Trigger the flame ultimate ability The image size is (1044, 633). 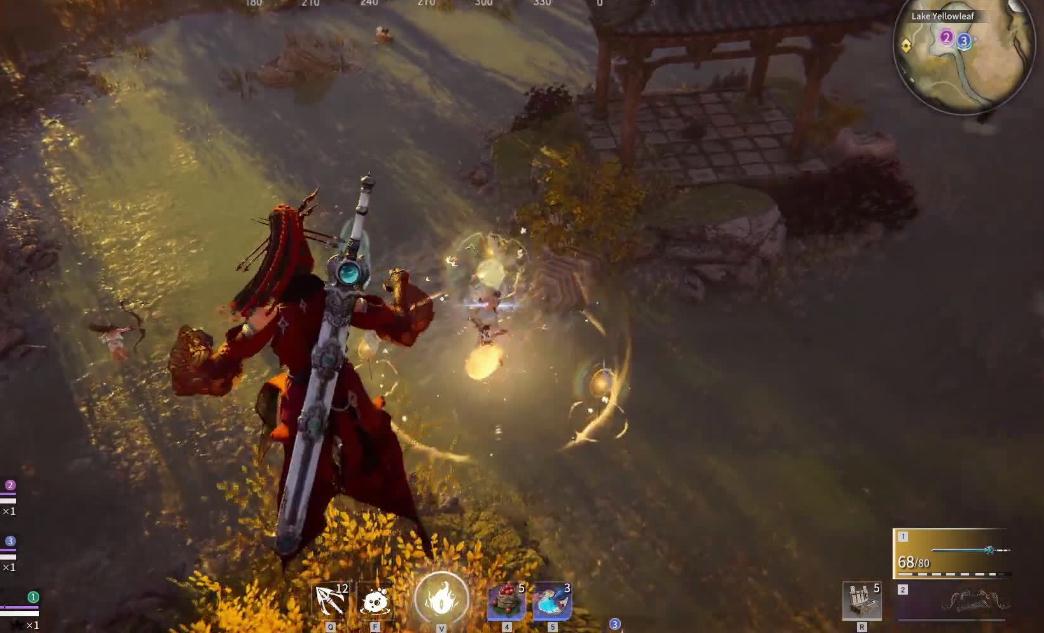pos(441,600)
